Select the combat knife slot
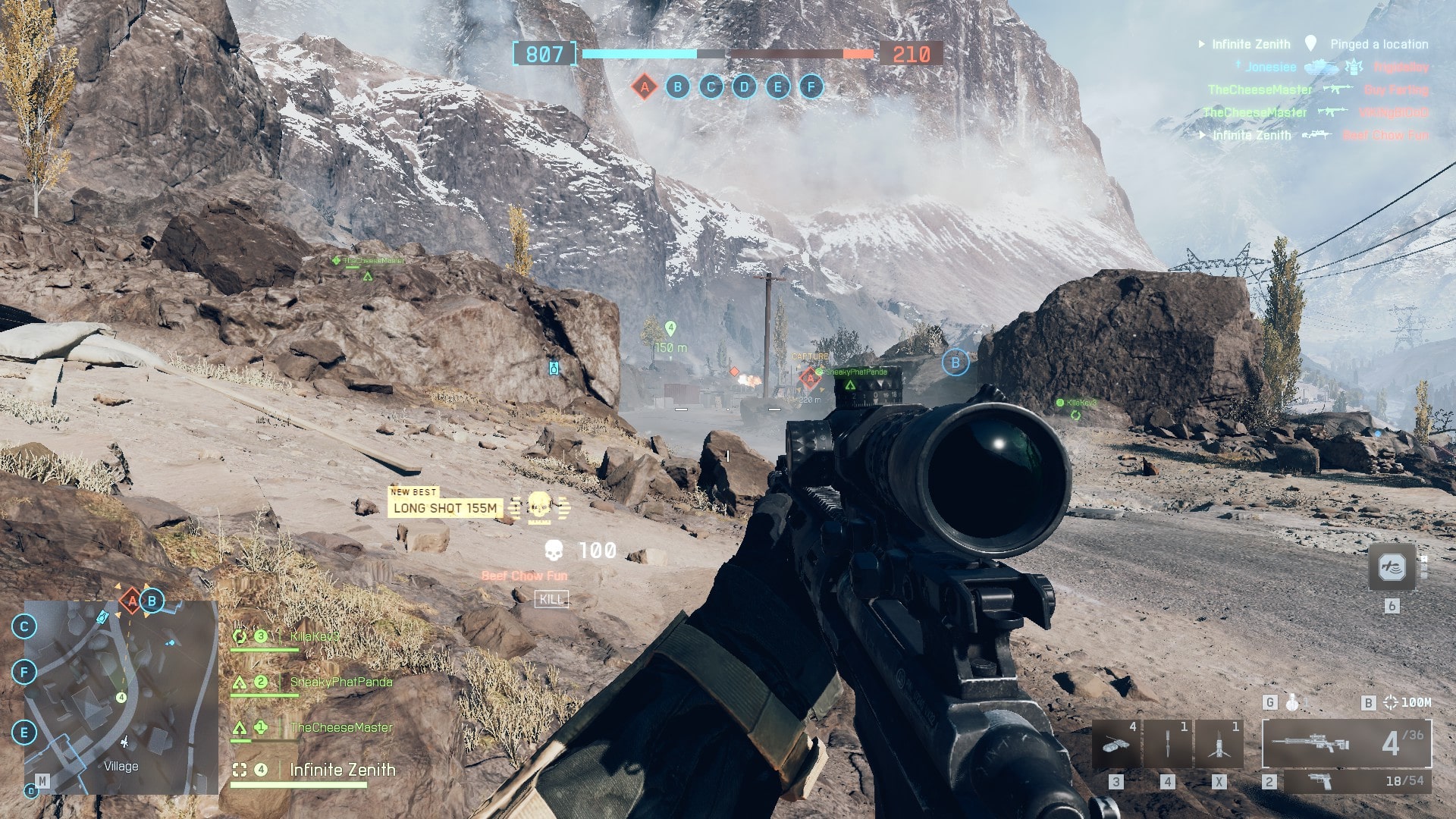 (1167, 744)
